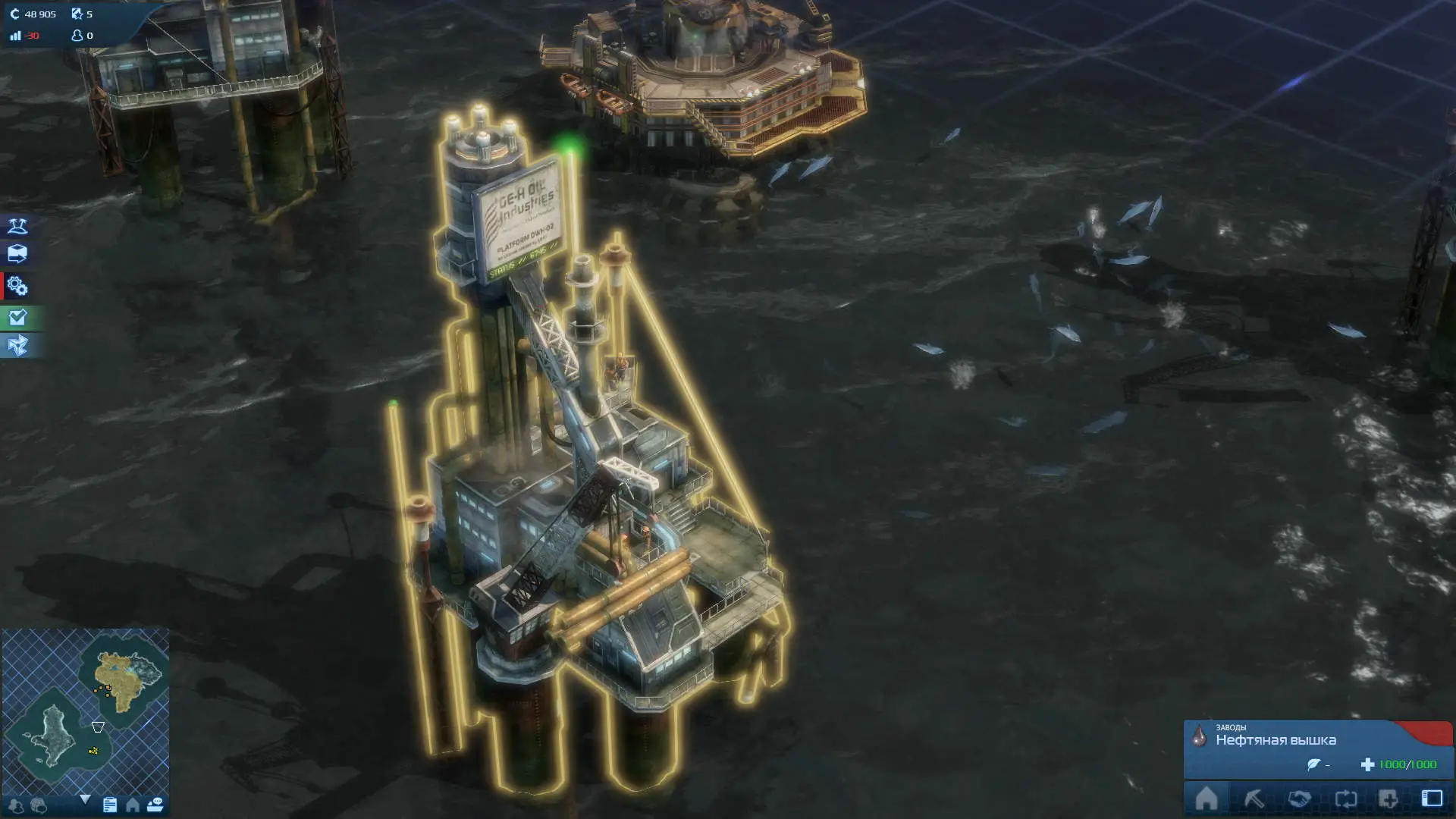The height and width of the screenshot is (819, 1456).
Task: Open the clipboard list icon below minimap
Action: [x=110, y=805]
